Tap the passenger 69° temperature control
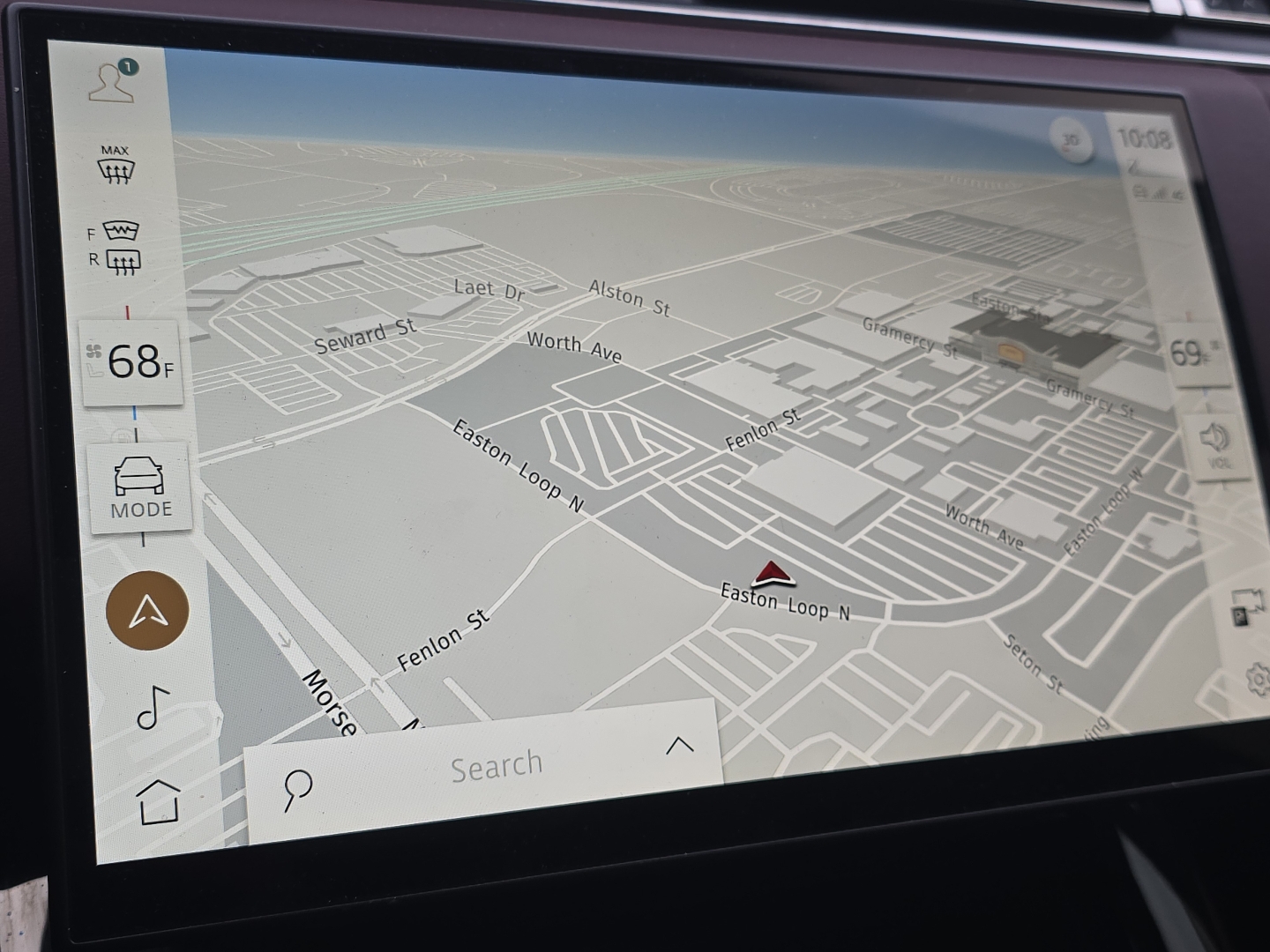 tap(1195, 354)
